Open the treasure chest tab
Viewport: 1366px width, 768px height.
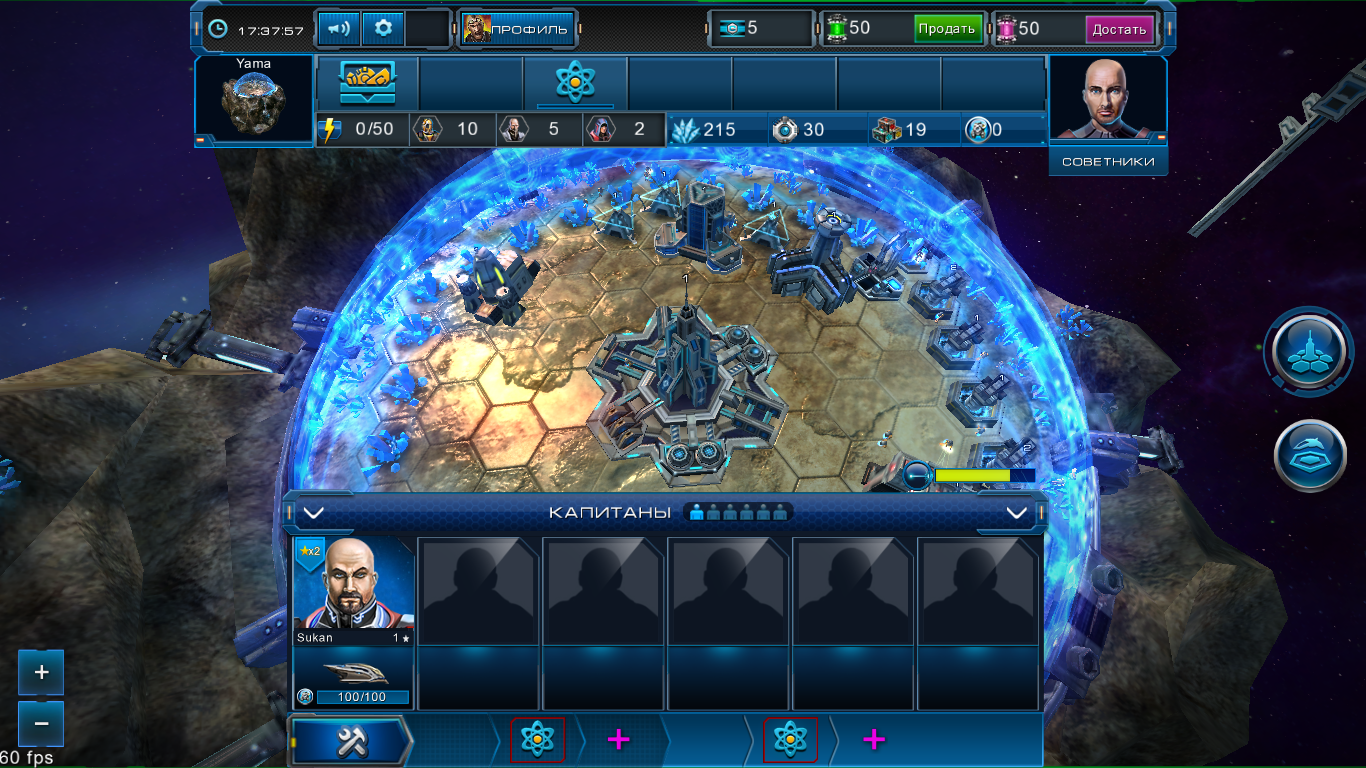(x=367, y=83)
